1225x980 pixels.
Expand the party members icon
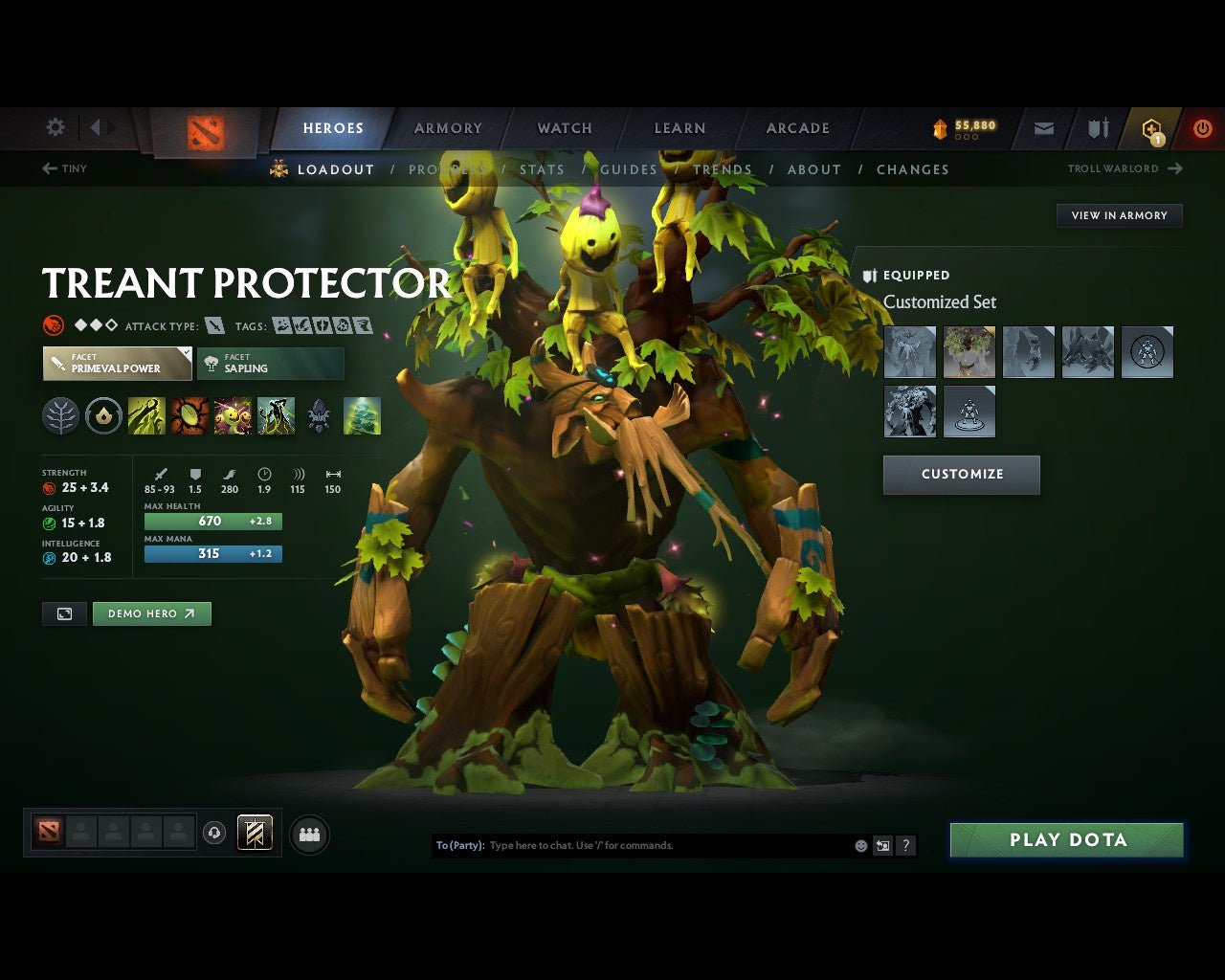pos(309,833)
